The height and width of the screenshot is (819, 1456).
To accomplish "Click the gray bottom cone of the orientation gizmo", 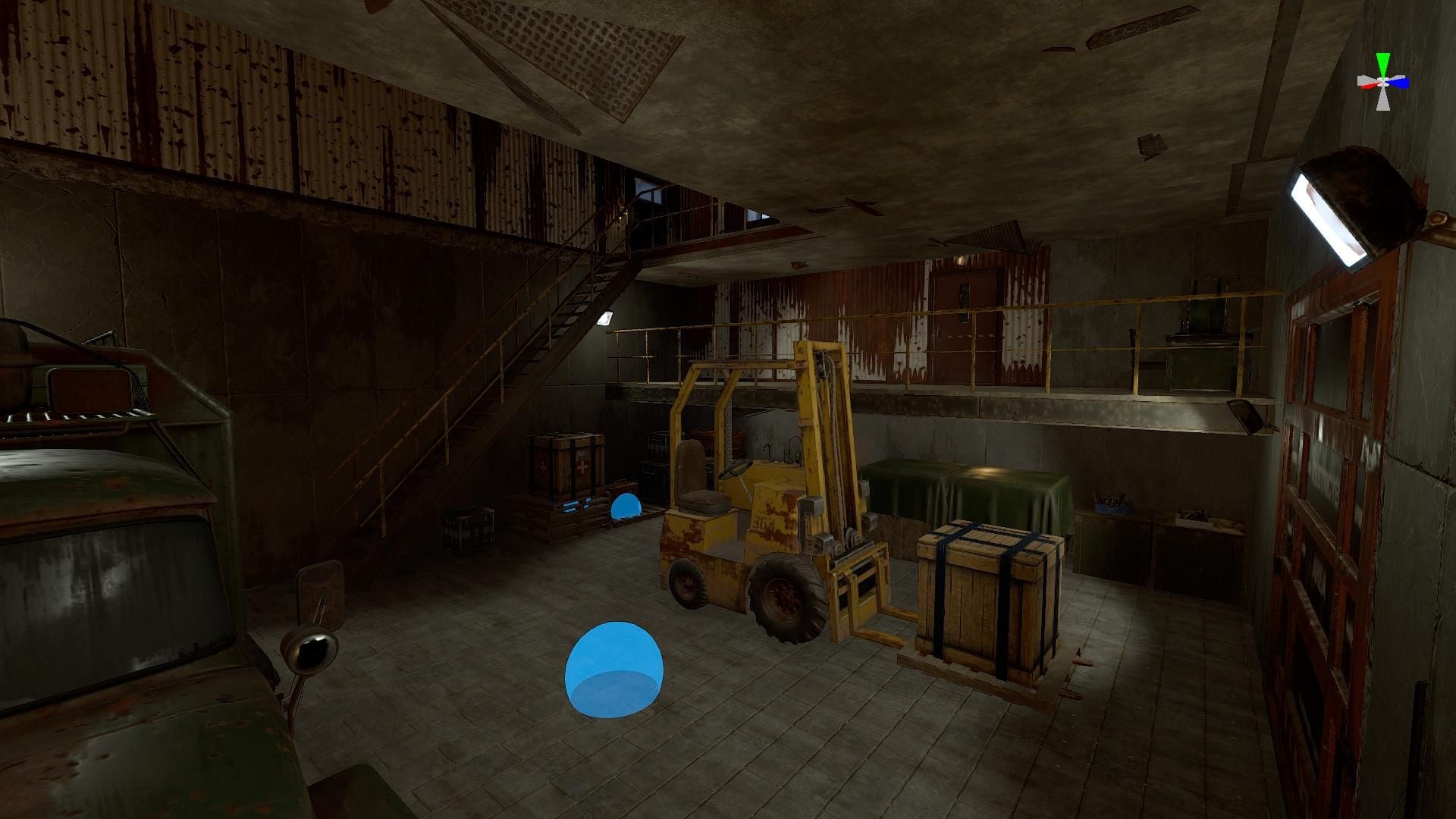I will [1384, 102].
